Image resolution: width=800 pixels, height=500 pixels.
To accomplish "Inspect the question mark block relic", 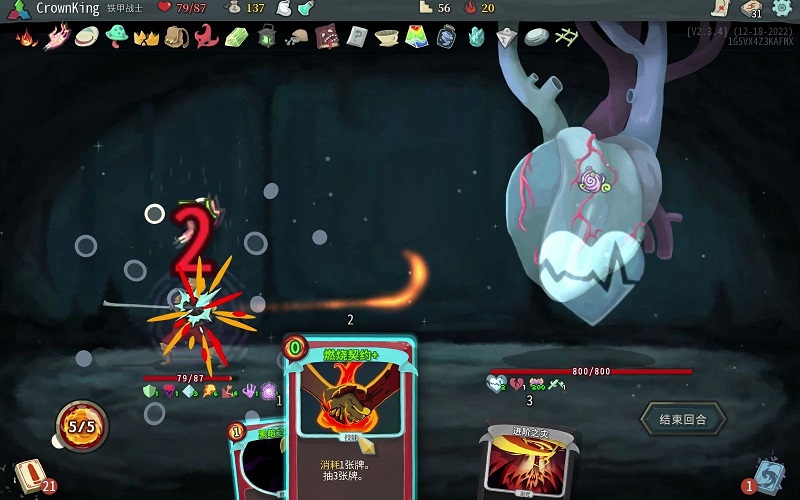I will coord(357,38).
